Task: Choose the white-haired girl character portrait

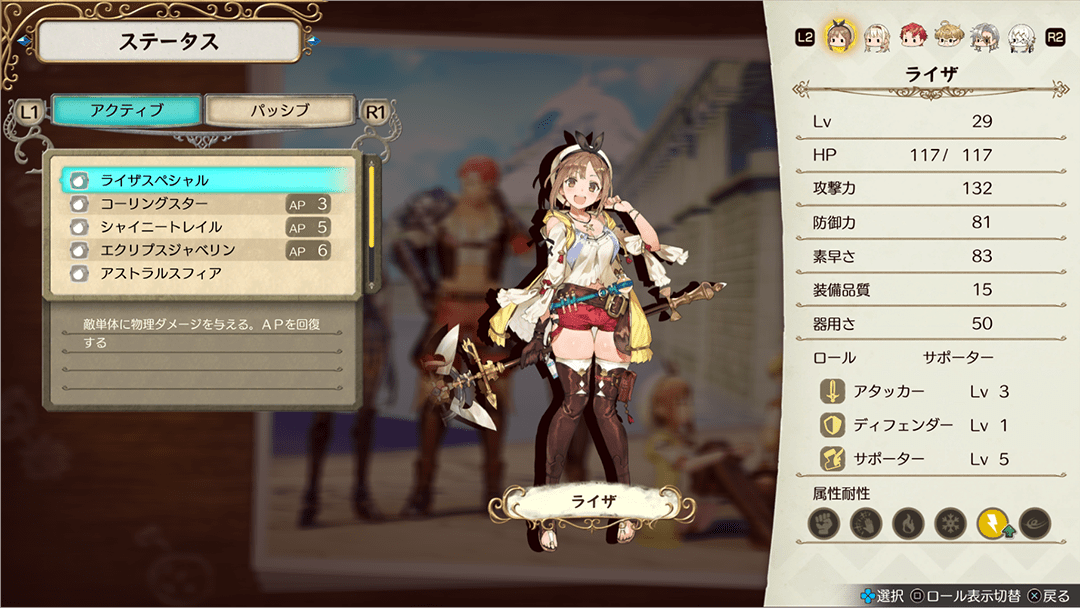Action: [877, 37]
